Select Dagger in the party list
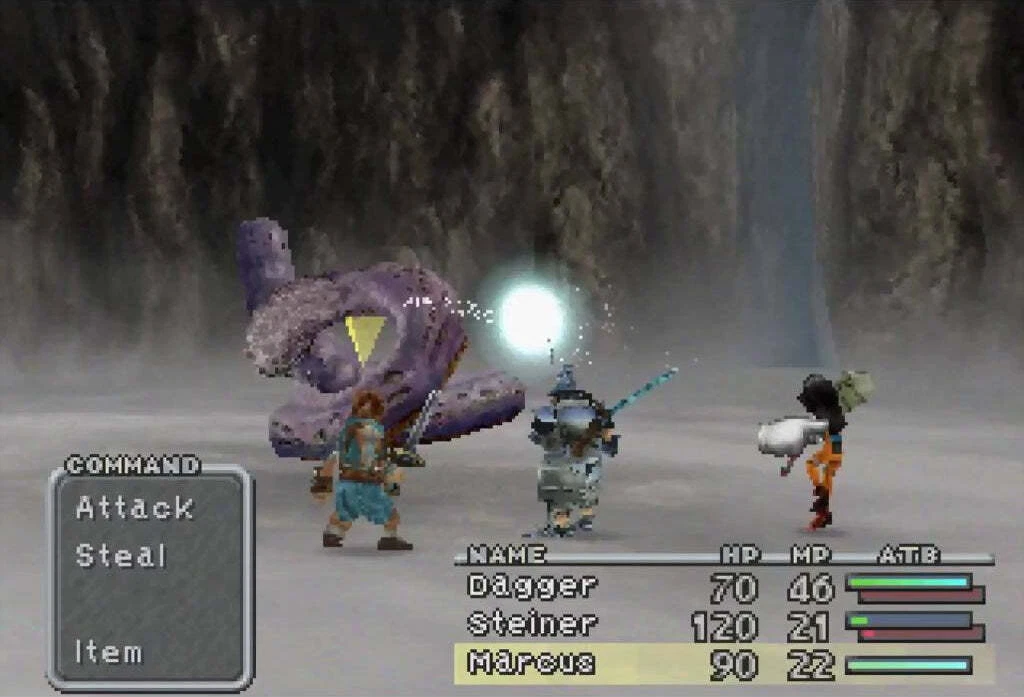 tap(531, 586)
